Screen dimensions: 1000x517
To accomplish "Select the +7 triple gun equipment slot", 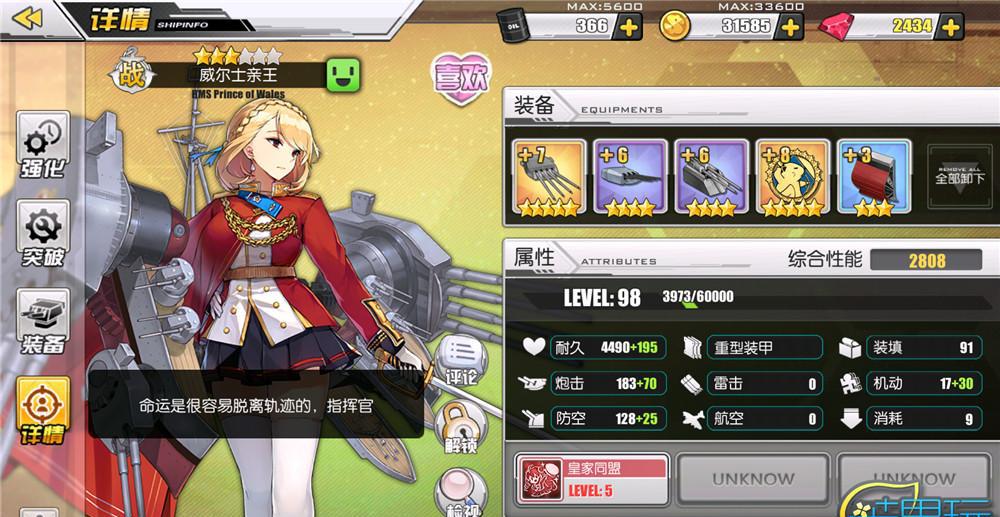I will (548, 179).
